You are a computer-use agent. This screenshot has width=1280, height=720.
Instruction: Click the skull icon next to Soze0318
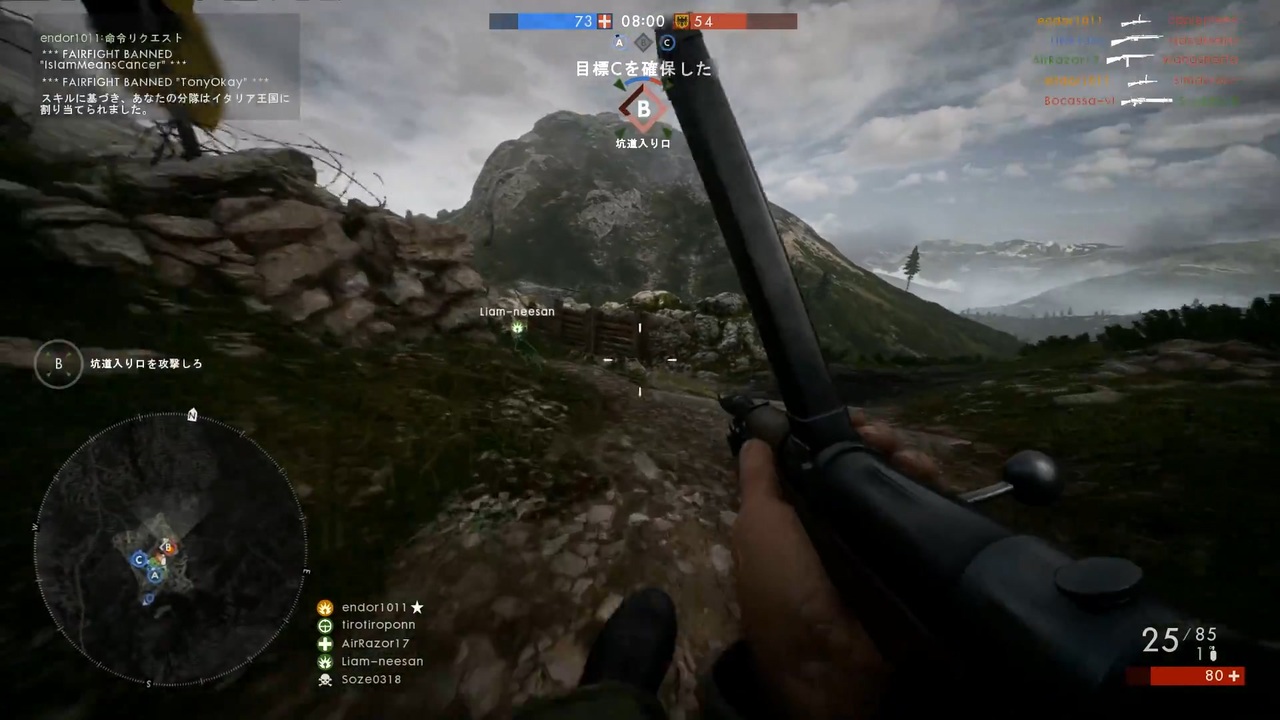(325, 679)
